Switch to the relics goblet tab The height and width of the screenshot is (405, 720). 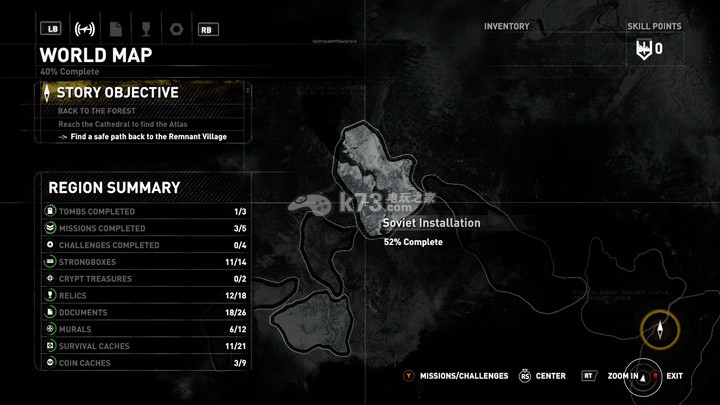(x=146, y=28)
